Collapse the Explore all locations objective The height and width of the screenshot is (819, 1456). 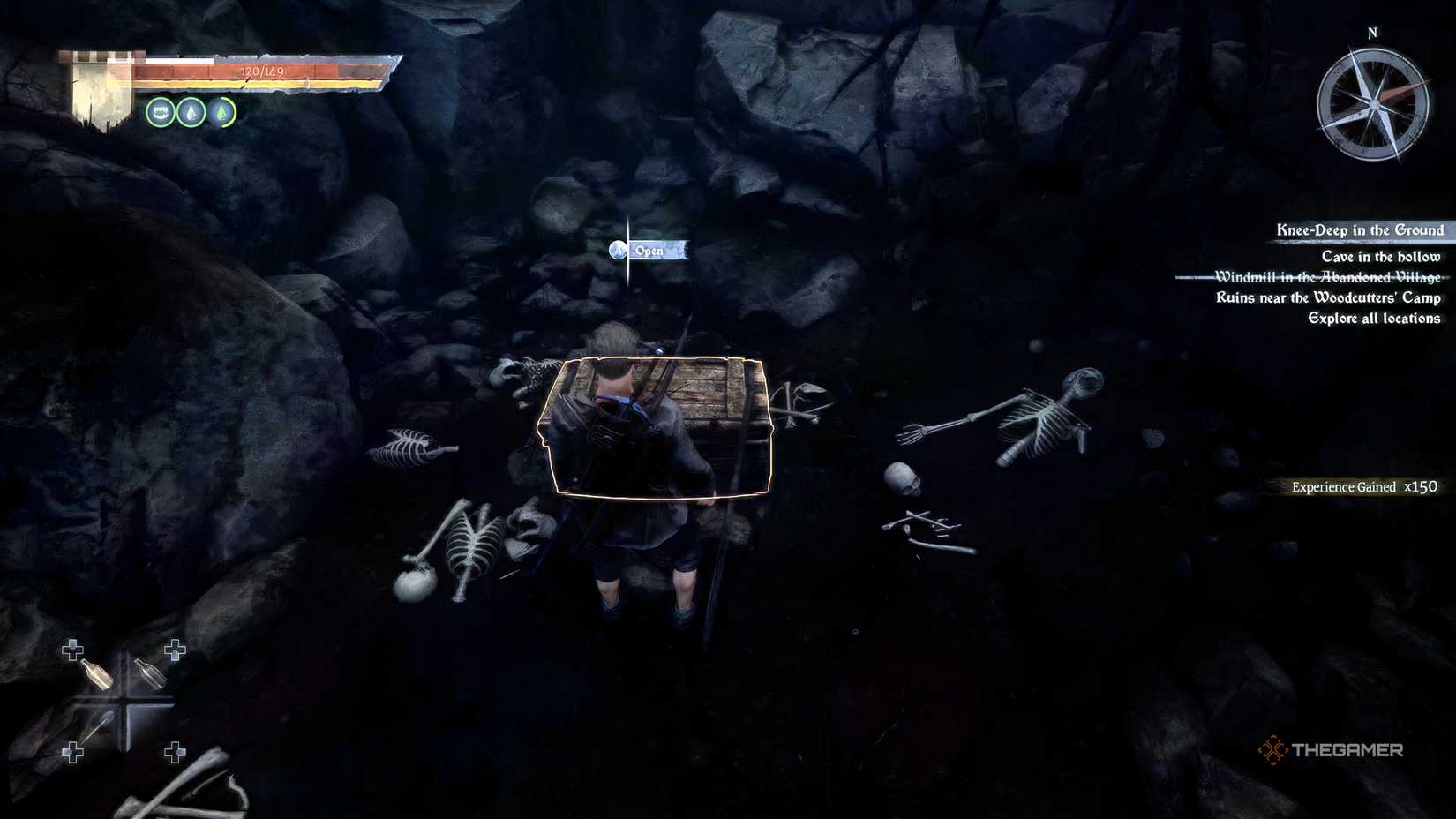click(1373, 319)
